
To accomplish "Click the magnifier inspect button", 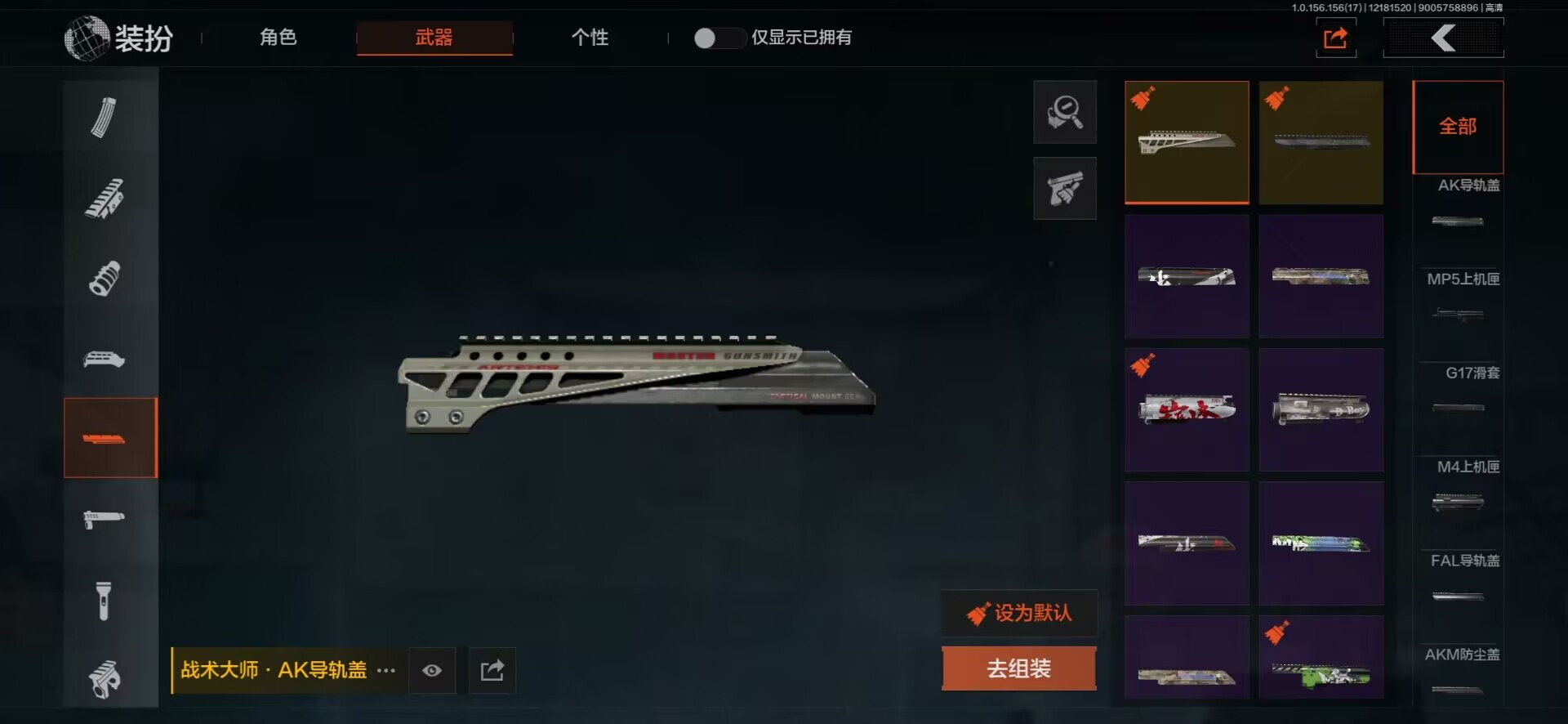I will tap(1065, 112).
